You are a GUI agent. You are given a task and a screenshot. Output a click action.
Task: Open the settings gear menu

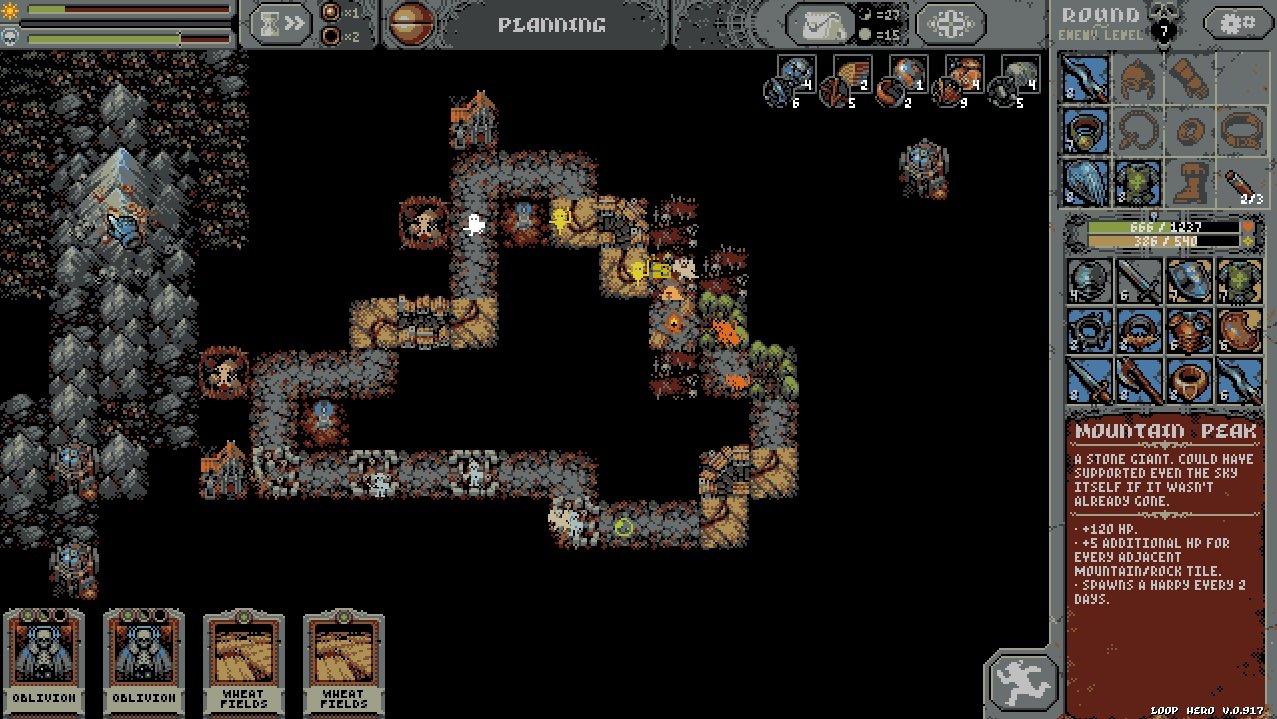1236,22
